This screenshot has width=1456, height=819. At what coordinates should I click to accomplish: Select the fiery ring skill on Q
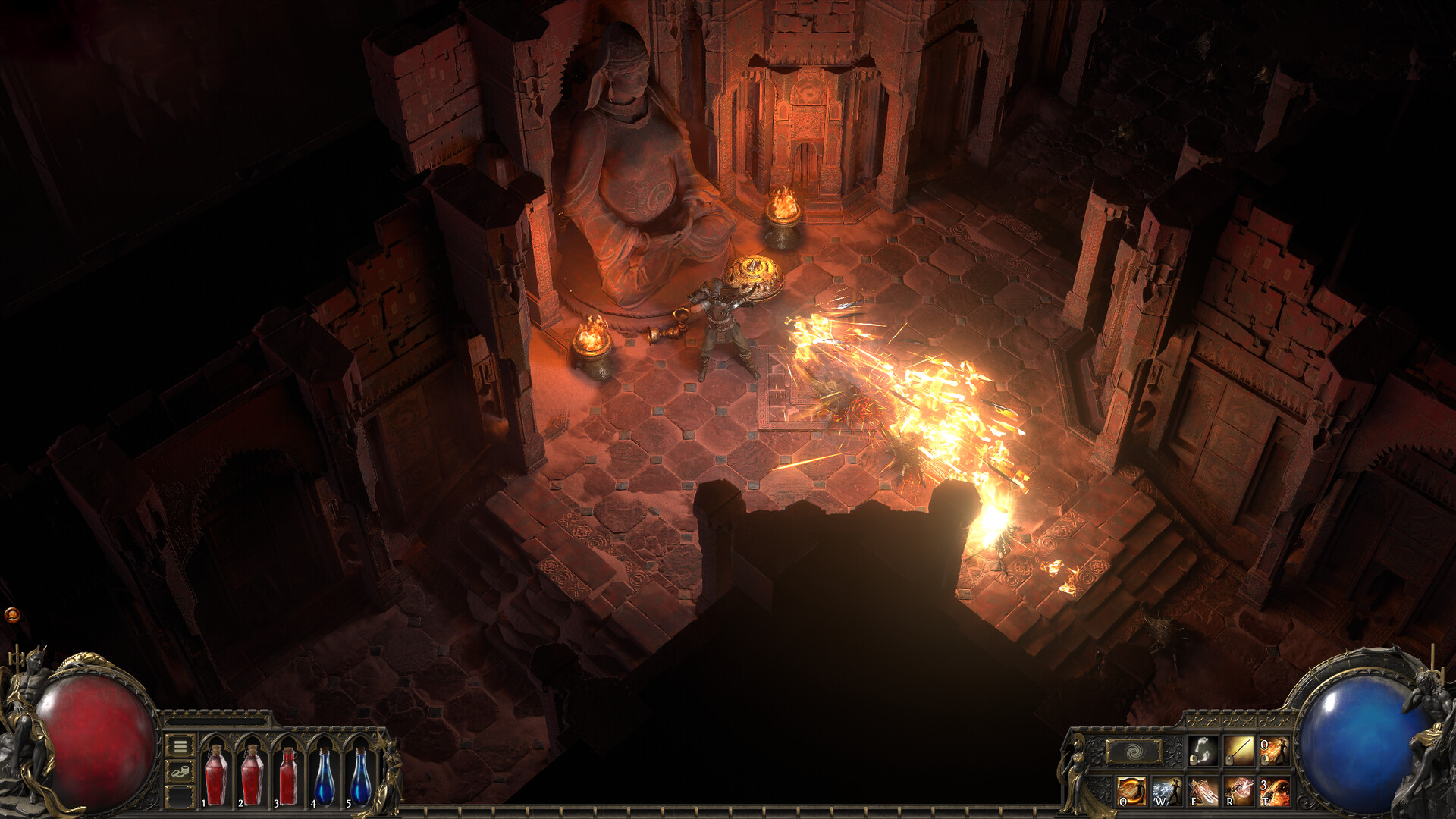click(x=1134, y=792)
